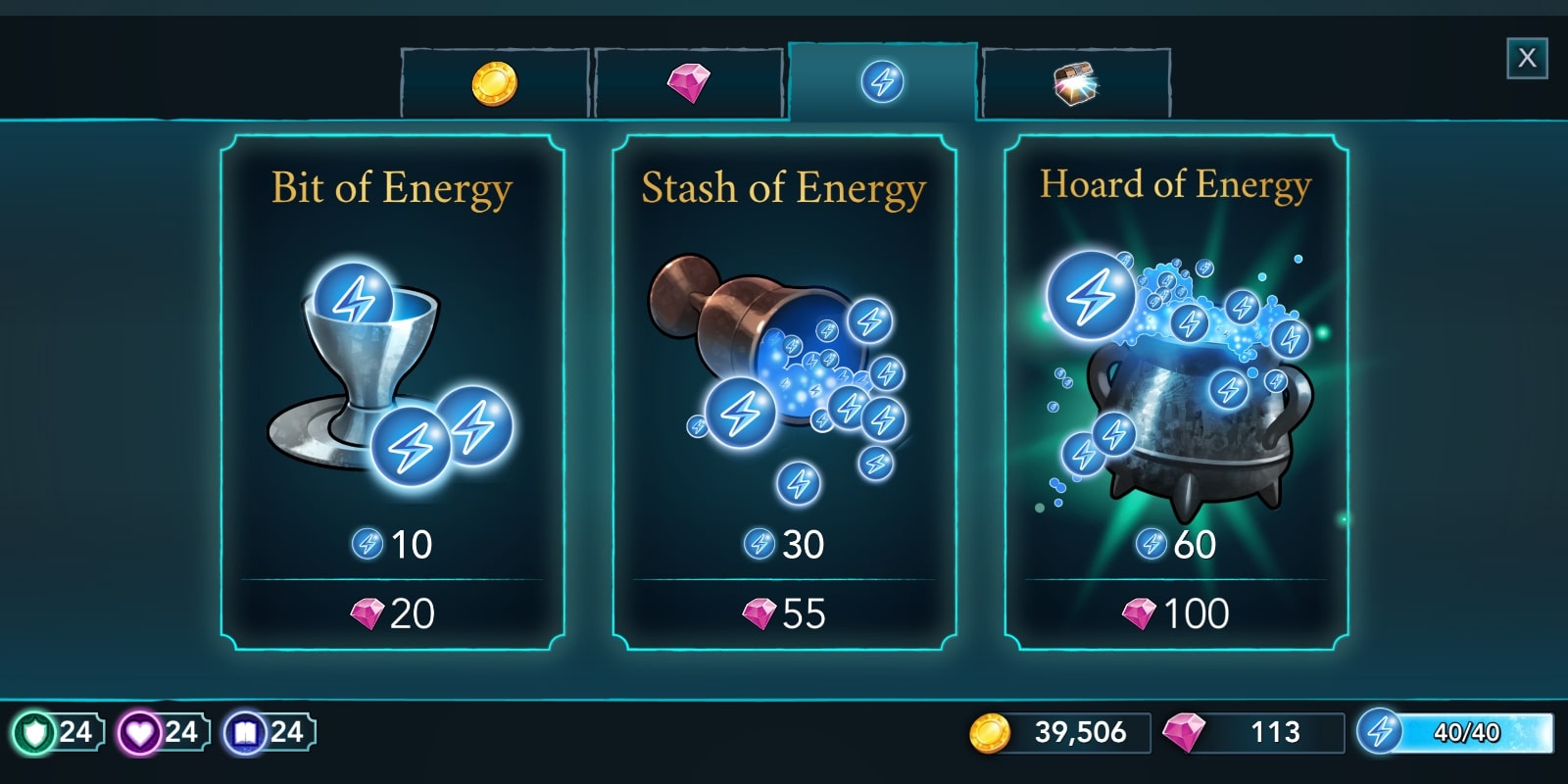Open the gem balance counter

pos(1252,733)
